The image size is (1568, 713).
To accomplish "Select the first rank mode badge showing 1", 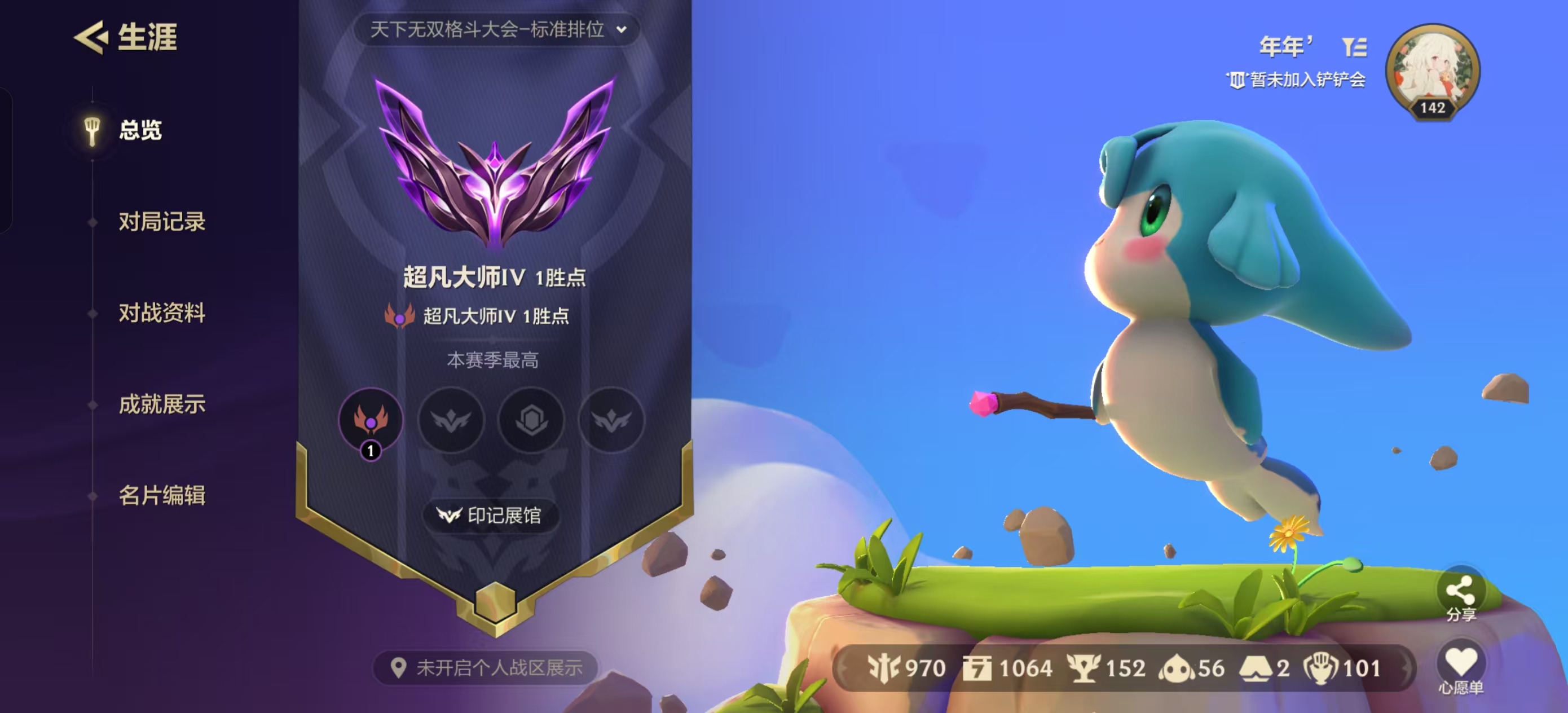I will [x=371, y=421].
